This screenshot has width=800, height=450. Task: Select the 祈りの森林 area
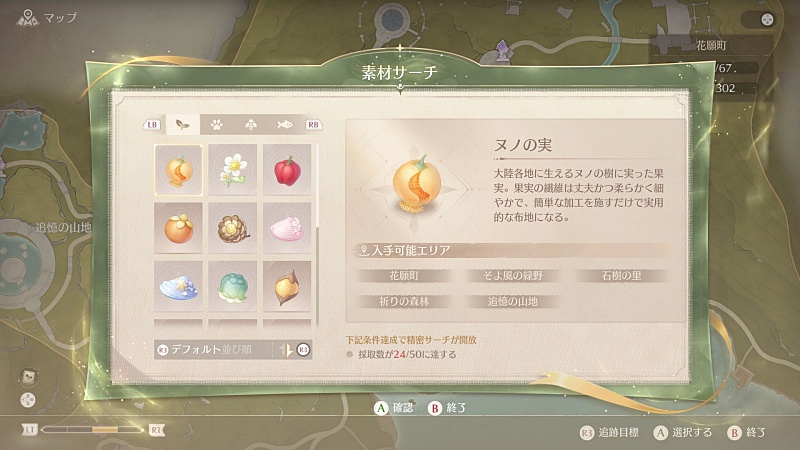tap(402, 301)
